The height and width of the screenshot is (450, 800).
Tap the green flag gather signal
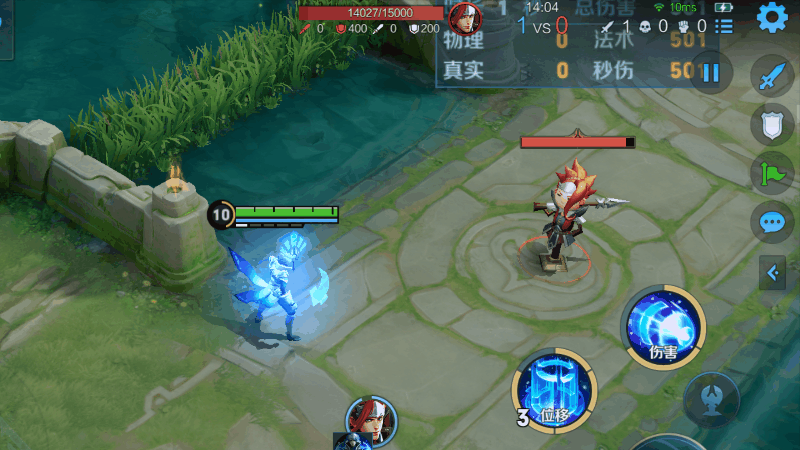coord(771,172)
